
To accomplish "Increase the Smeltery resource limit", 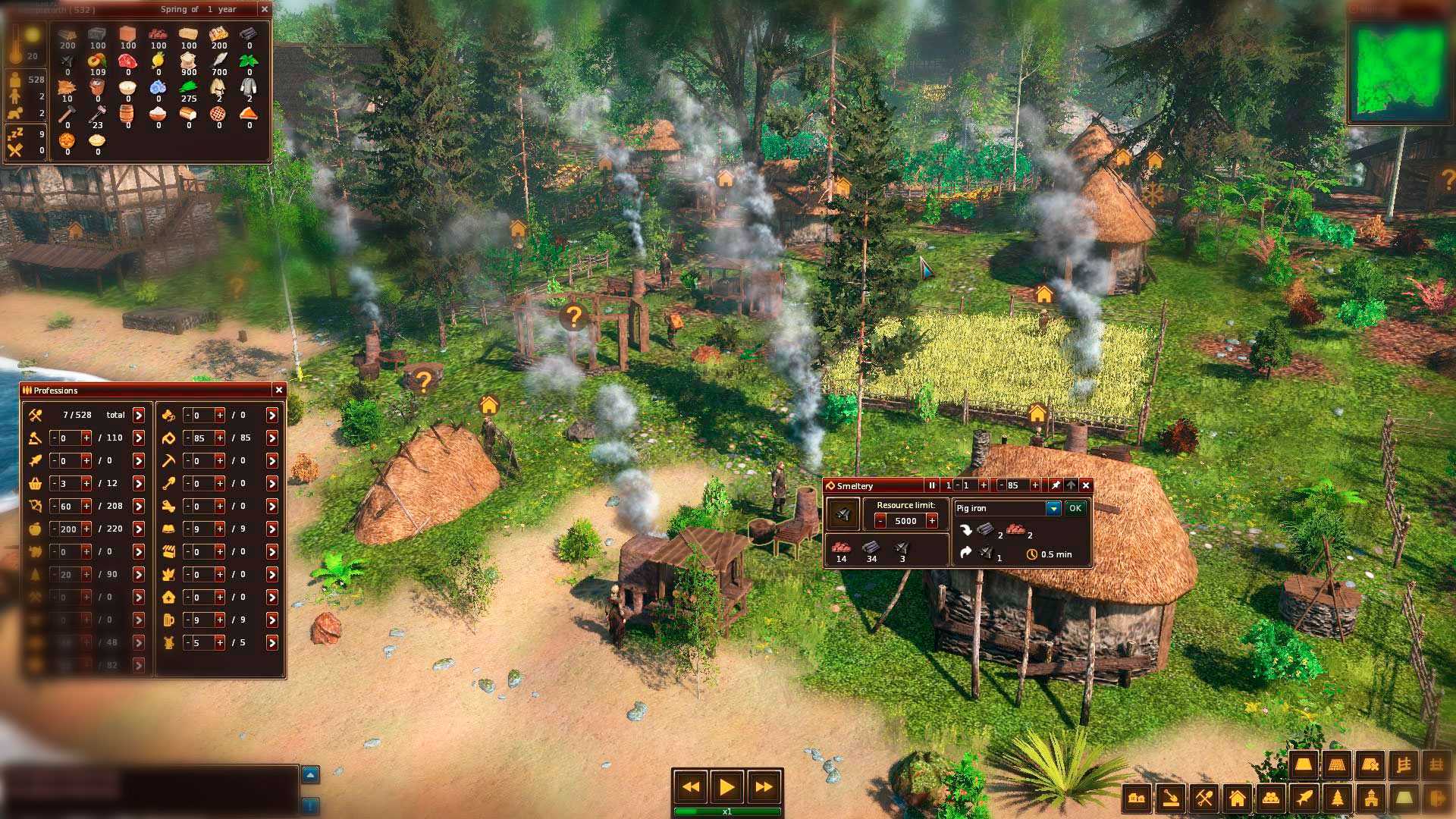I will [x=932, y=521].
